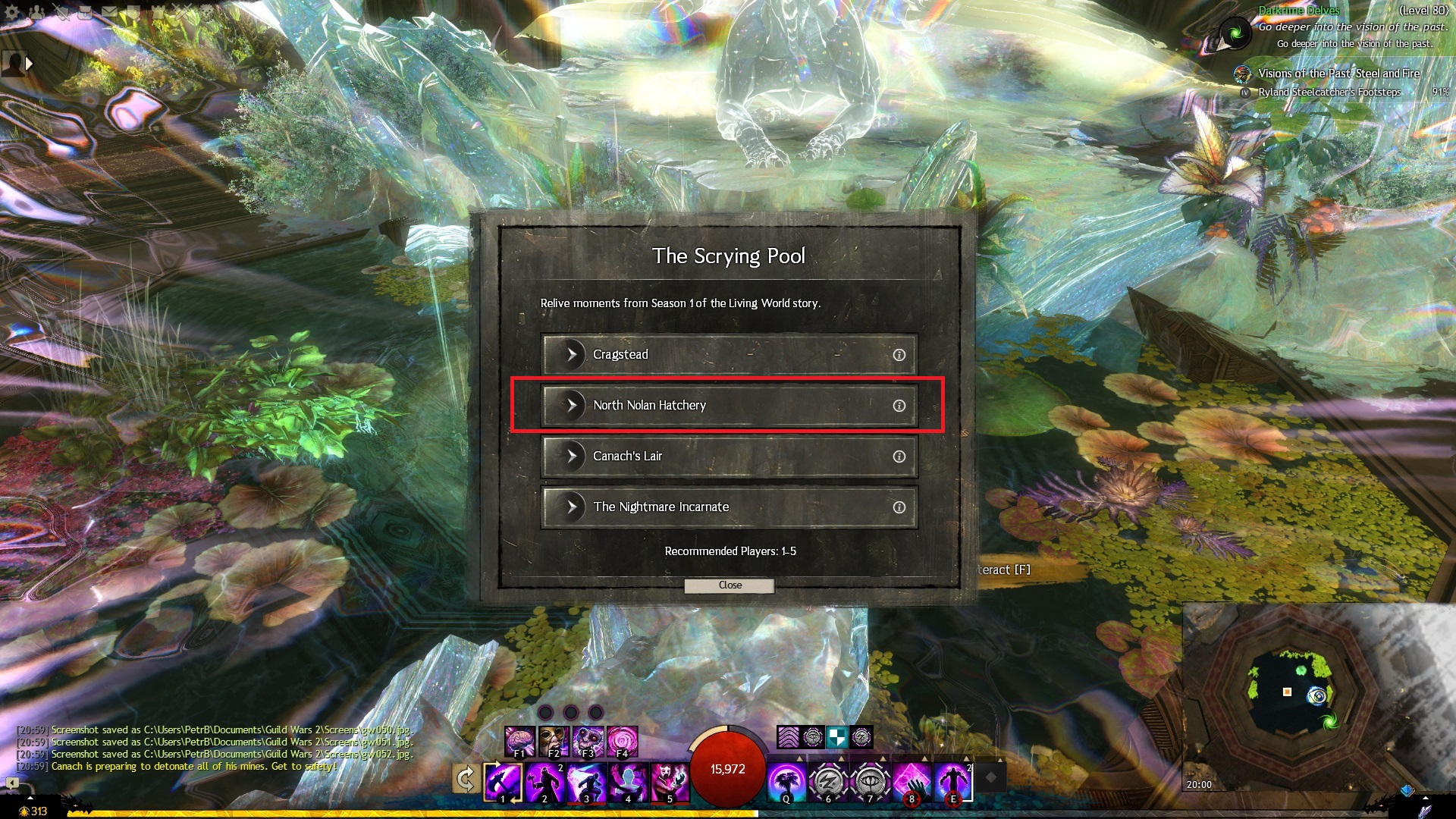The height and width of the screenshot is (819, 1456).
Task: Click the weapon swap arrows button
Action: (466, 779)
